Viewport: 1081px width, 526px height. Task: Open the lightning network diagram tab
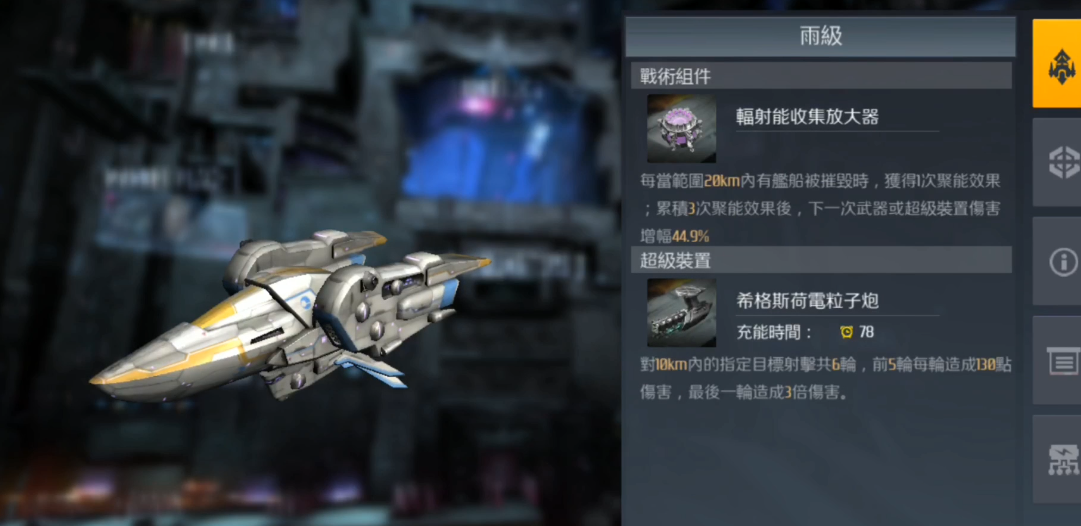coord(1058,459)
